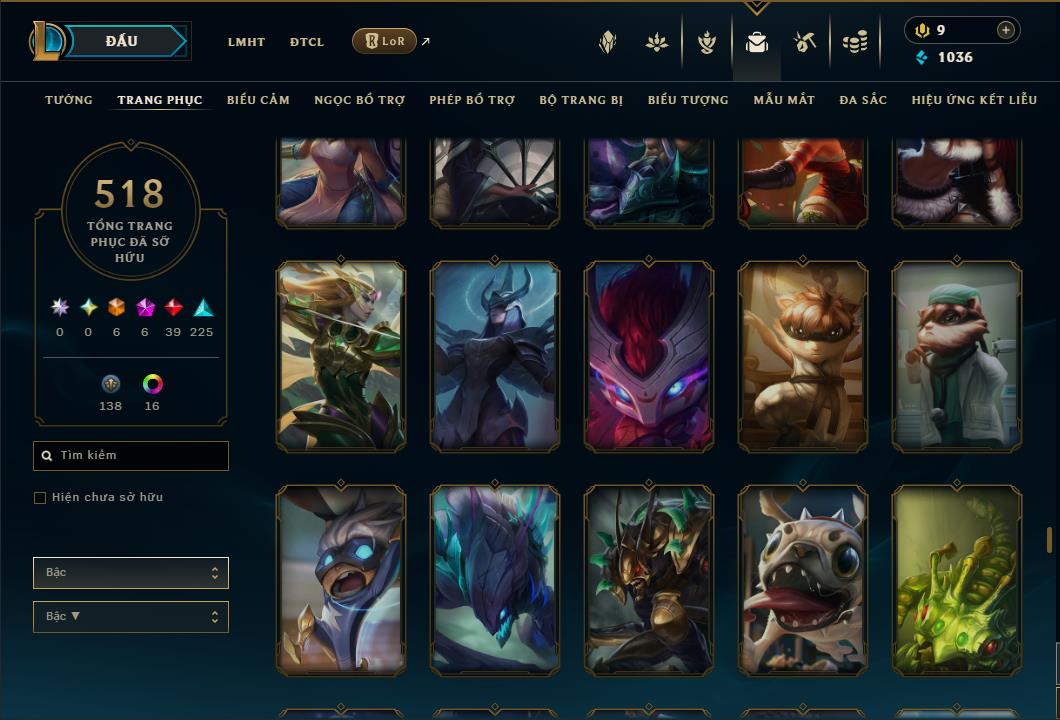Switch to the TƯỚNG tab
Image resolution: width=1060 pixels, height=720 pixels.
69,100
